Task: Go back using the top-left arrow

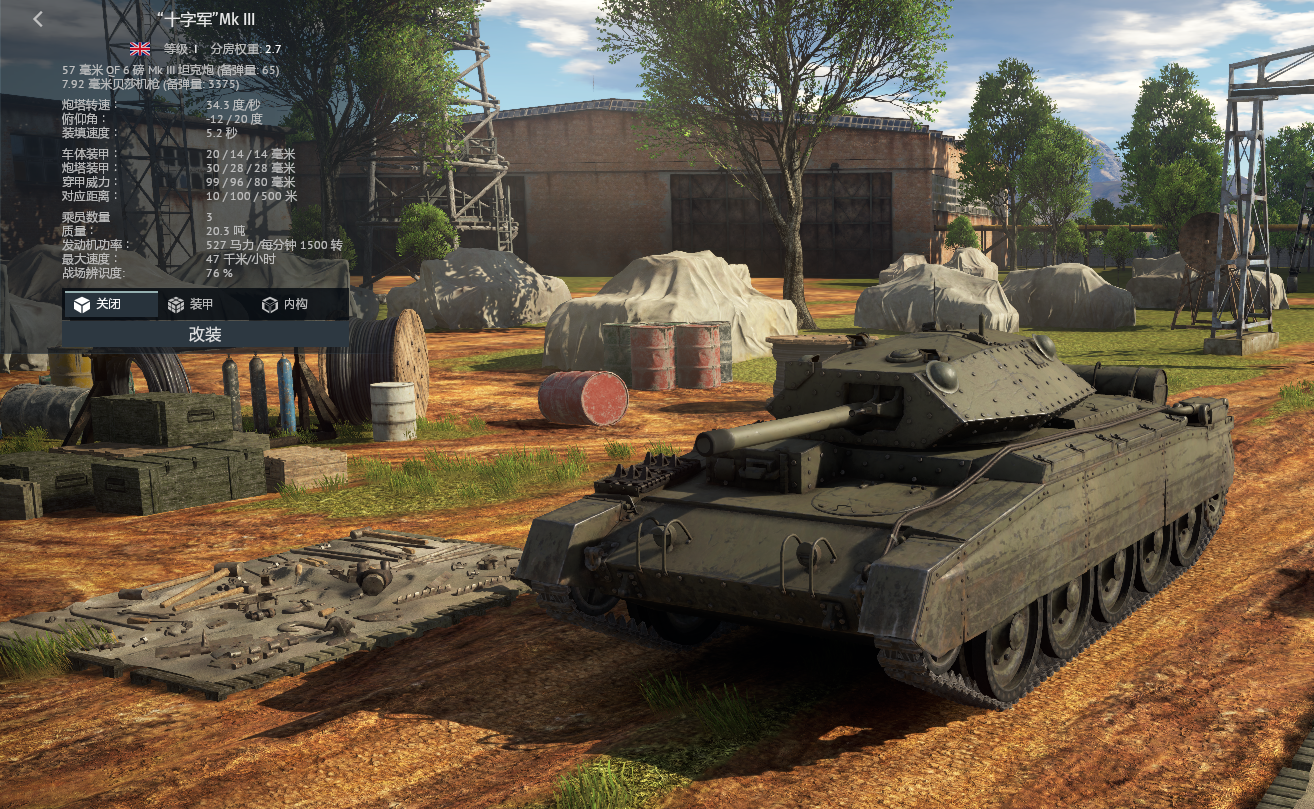Action: point(38,19)
